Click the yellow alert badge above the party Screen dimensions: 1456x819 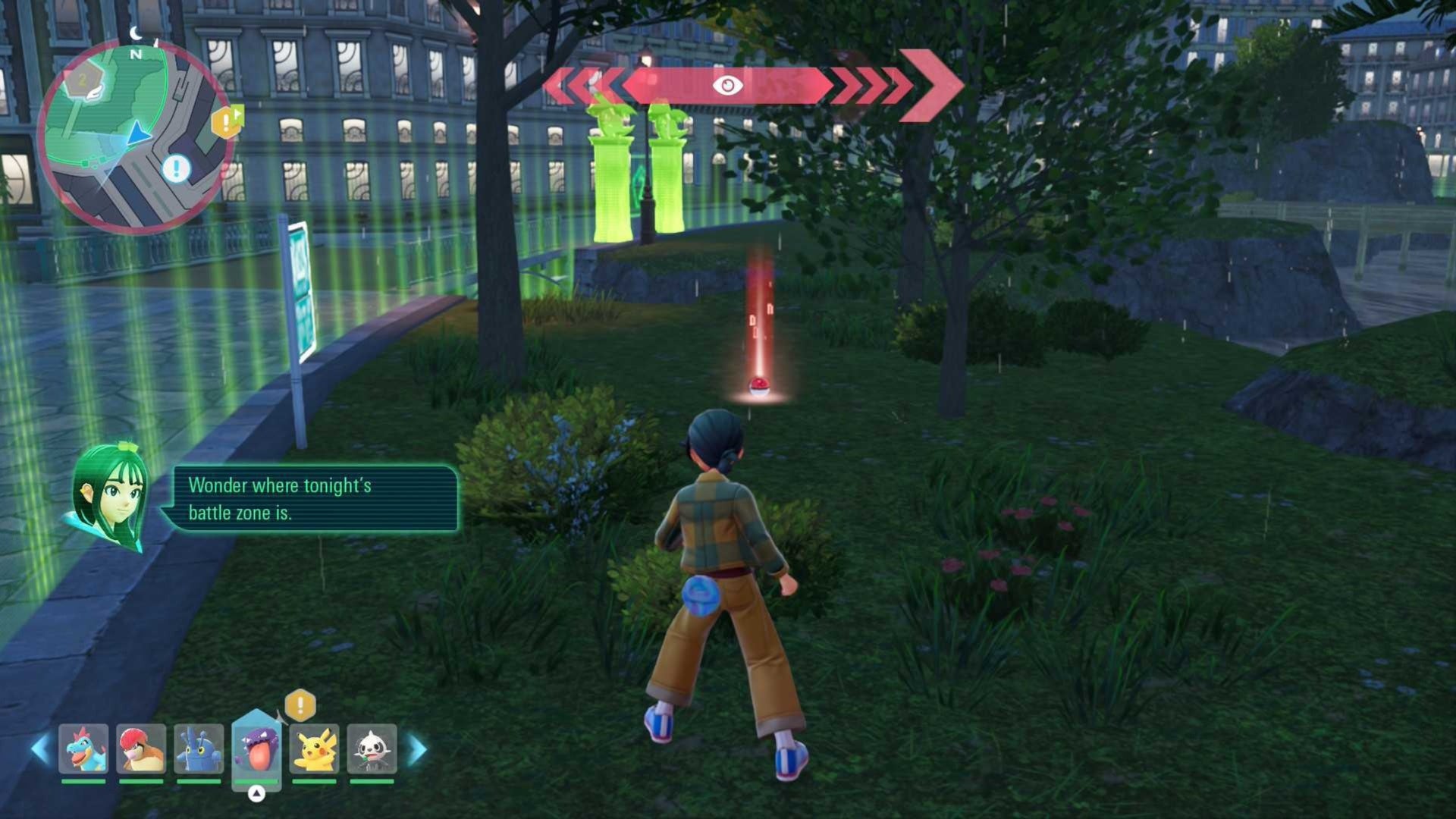(x=300, y=705)
